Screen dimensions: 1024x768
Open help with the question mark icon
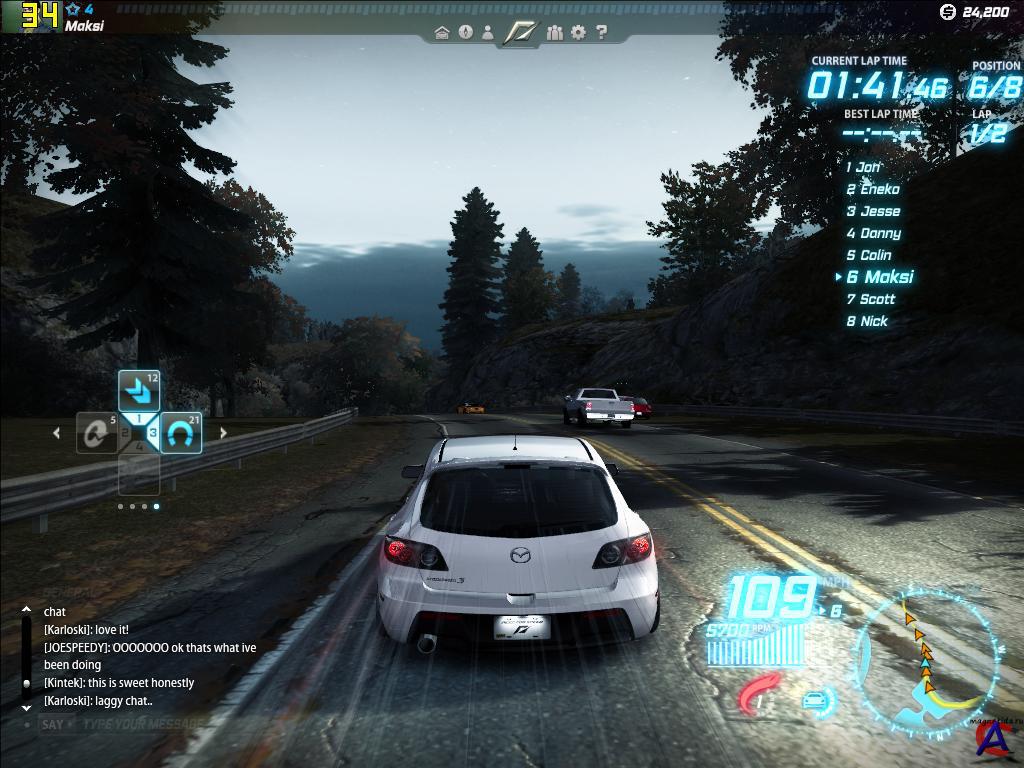pos(601,33)
